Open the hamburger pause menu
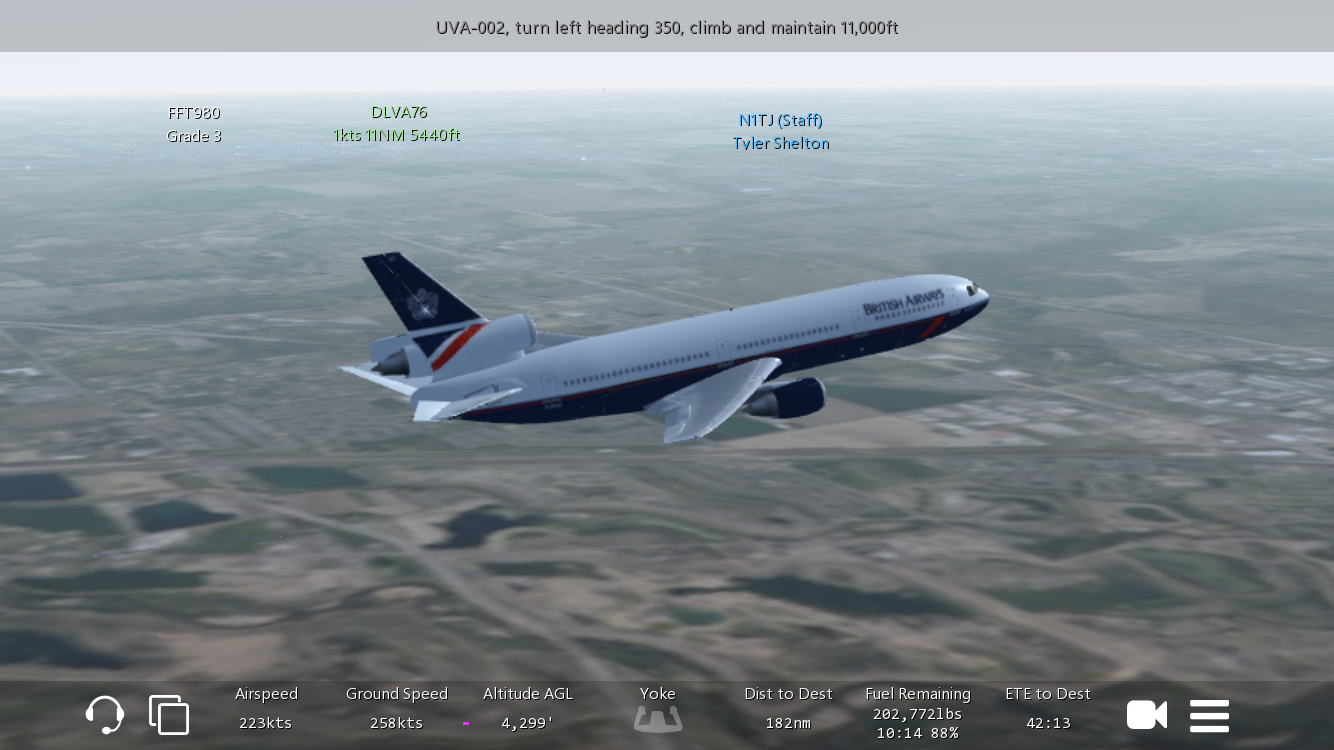1334x750 pixels. (x=1209, y=716)
